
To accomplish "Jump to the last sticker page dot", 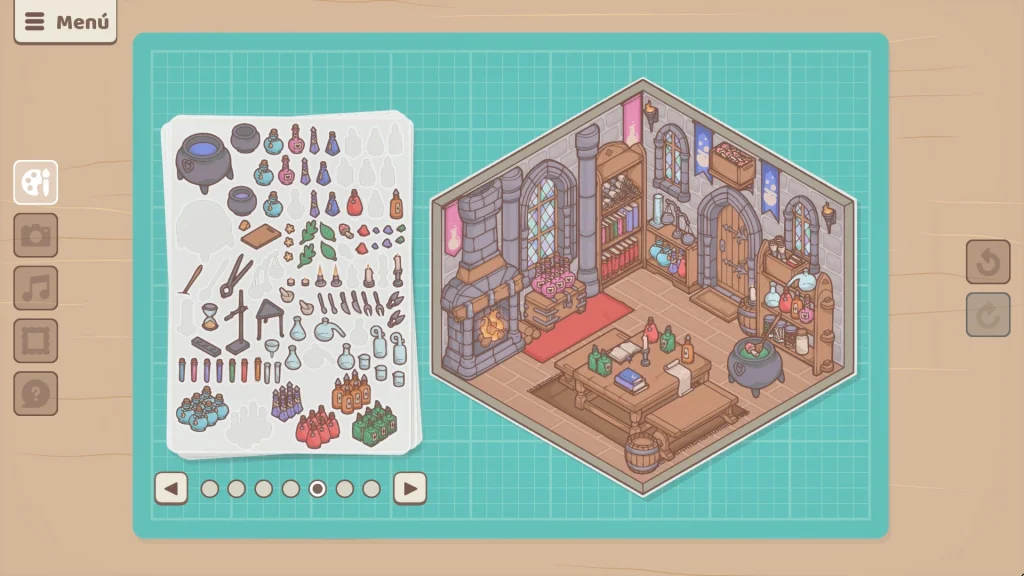I will click(372, 488).
